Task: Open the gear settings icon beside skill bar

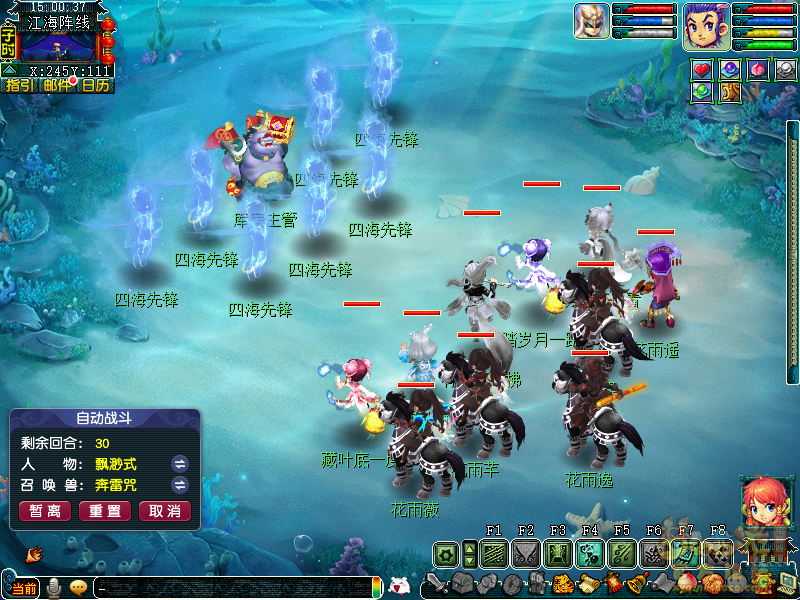Action: click(446, 553)
